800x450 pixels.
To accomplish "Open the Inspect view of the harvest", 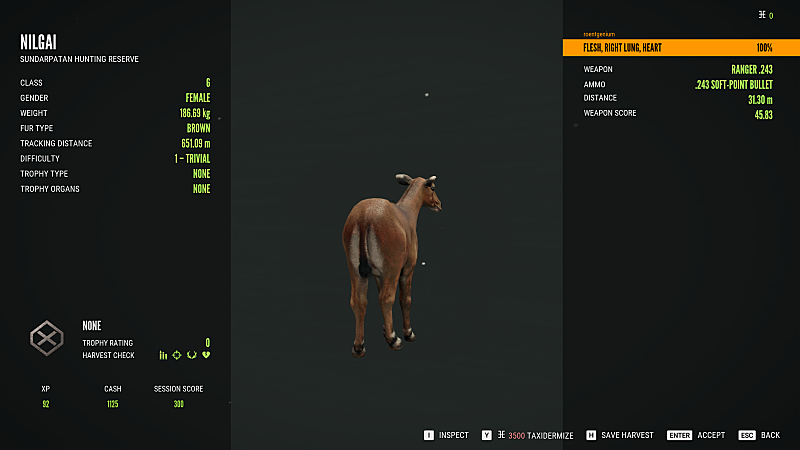I will click(x=446, y=435).
